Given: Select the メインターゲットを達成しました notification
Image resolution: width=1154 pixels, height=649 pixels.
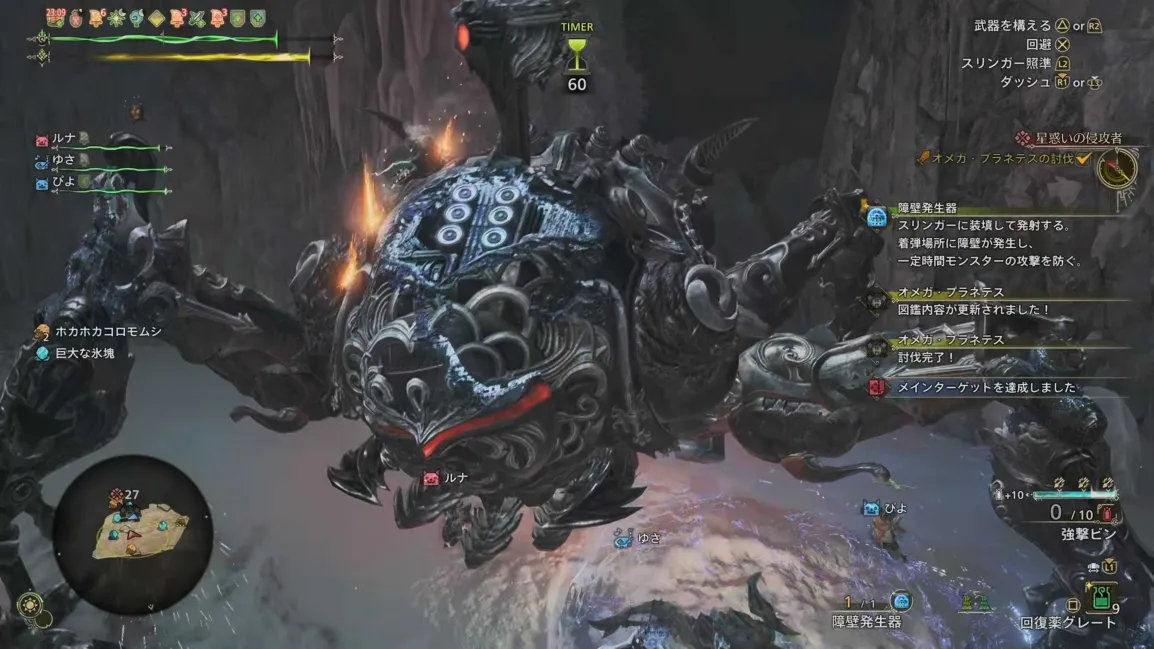Looking at the screenshot, I should point(985,387).
